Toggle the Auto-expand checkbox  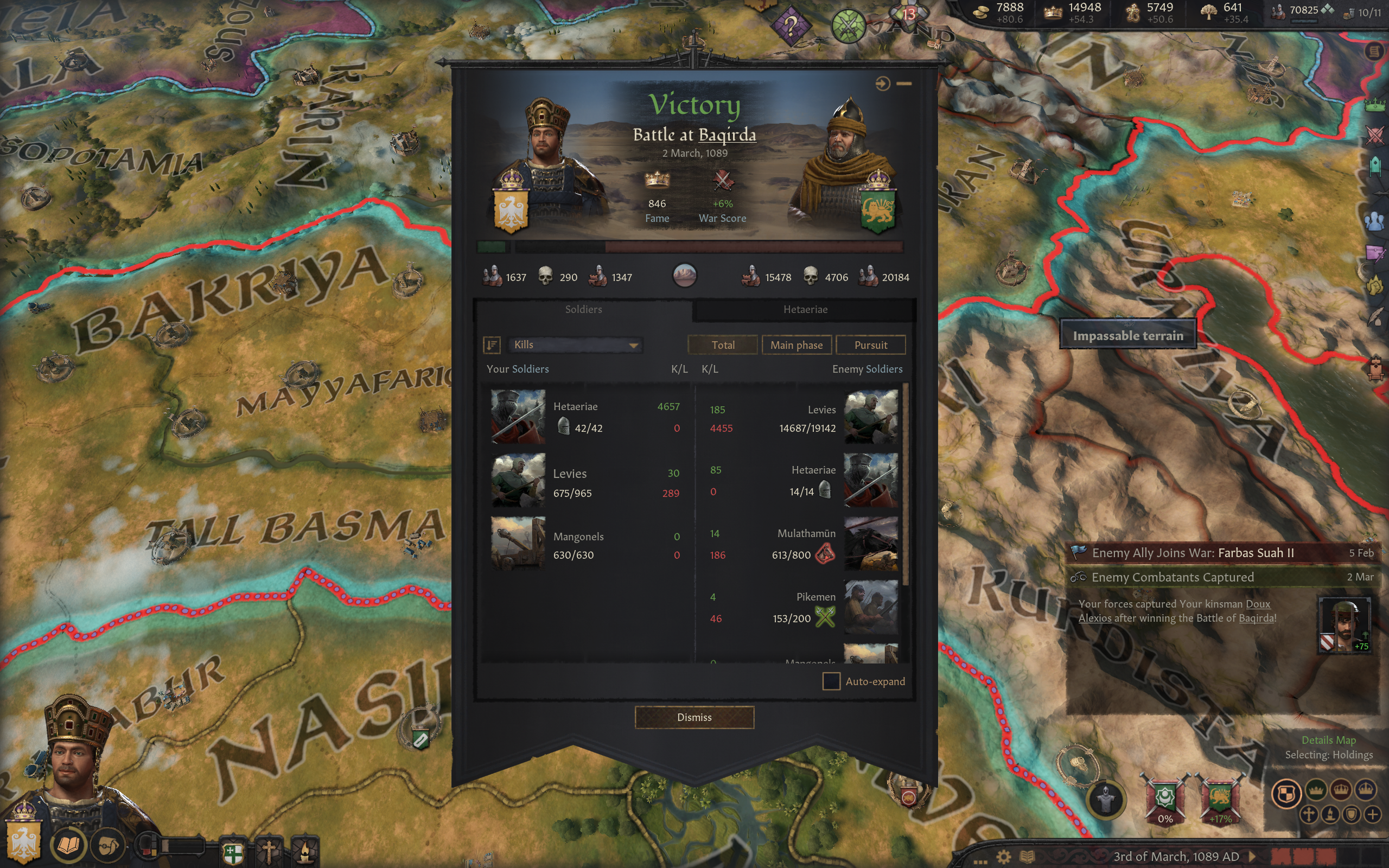[x=831, y=681]
